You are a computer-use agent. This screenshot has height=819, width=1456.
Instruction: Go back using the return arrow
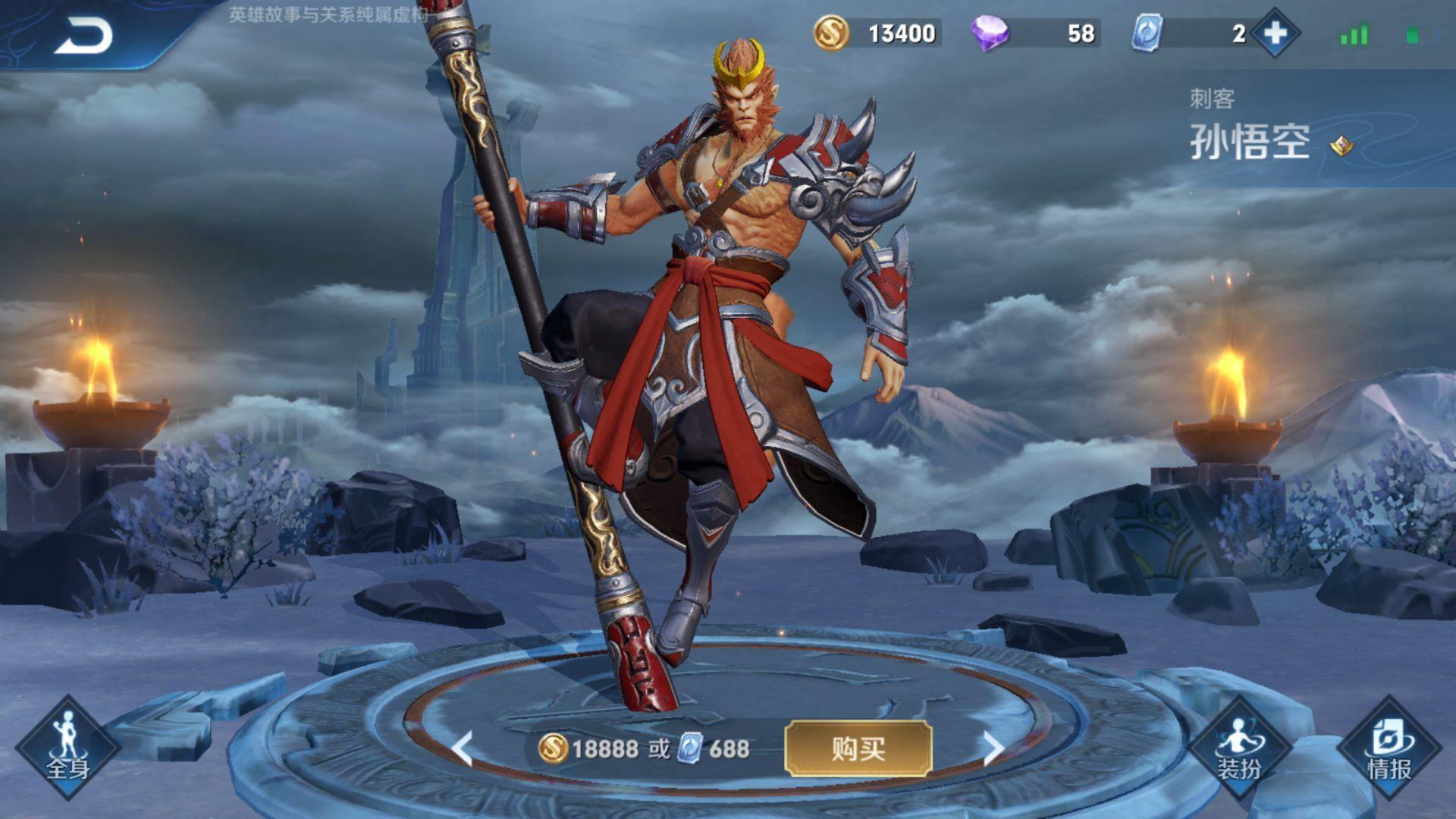coord(83,36)
